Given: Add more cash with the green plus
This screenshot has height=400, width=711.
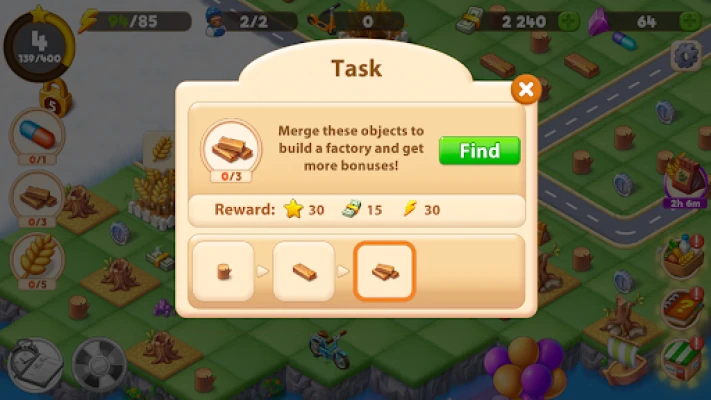Looking at the screenshot, I should pos(569,20).
